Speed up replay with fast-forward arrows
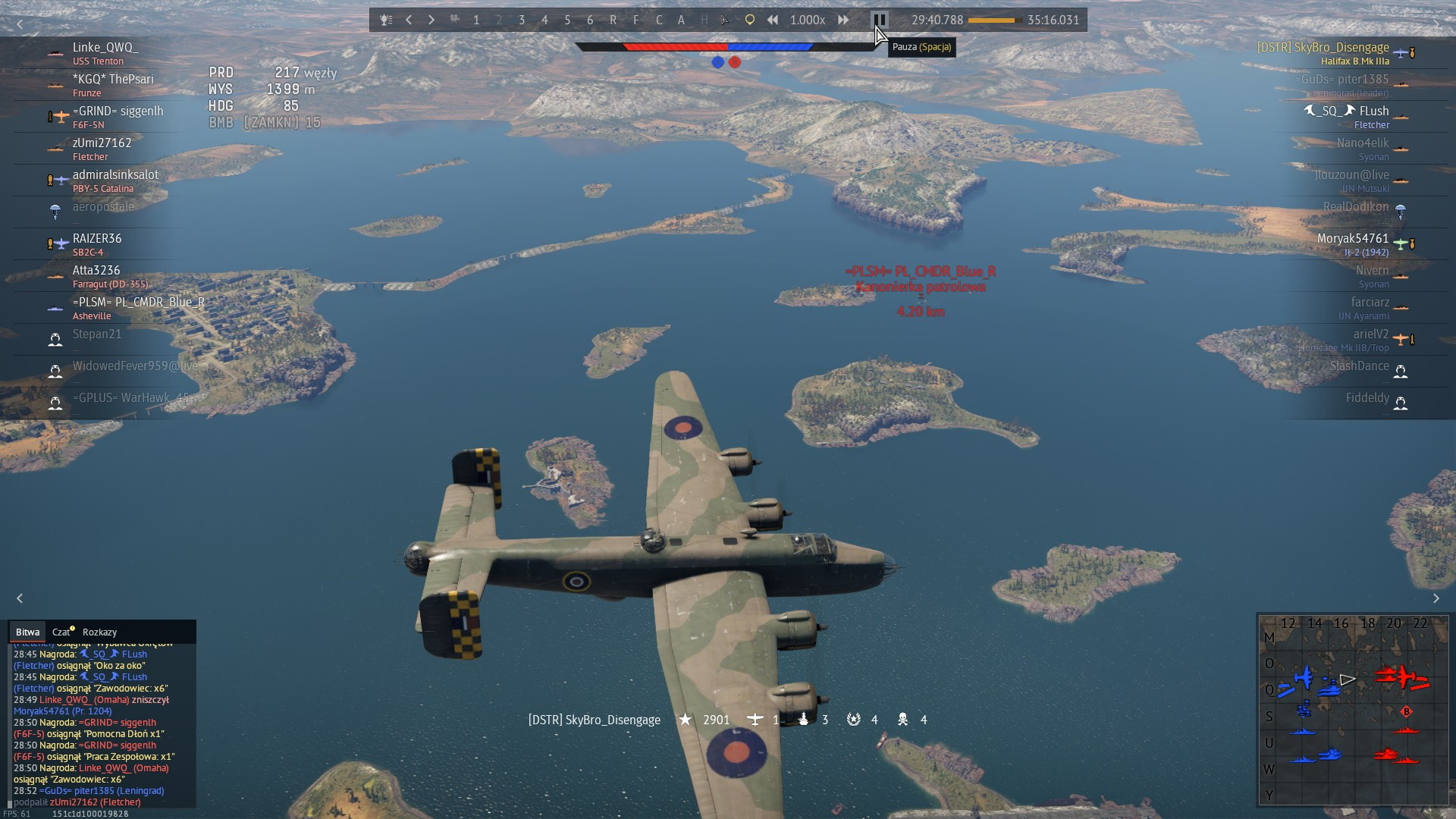Image resolution: width=1456 pixels, height=819 pixels. [x=843, y=20]
